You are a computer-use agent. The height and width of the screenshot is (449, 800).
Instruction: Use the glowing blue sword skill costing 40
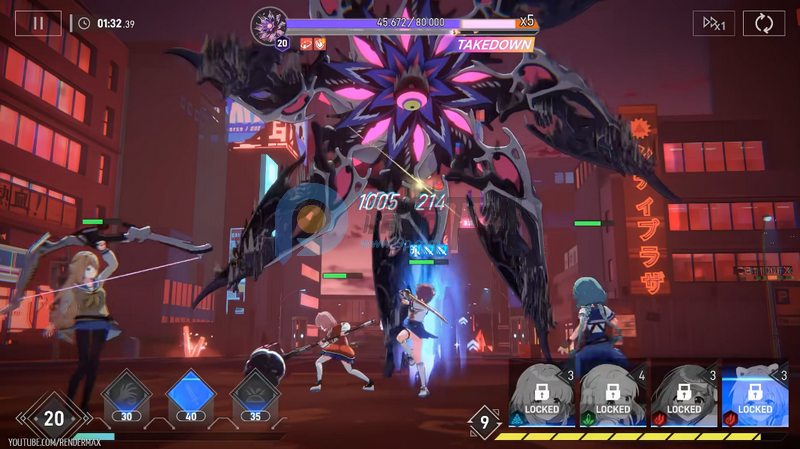(x=190, y=394)
